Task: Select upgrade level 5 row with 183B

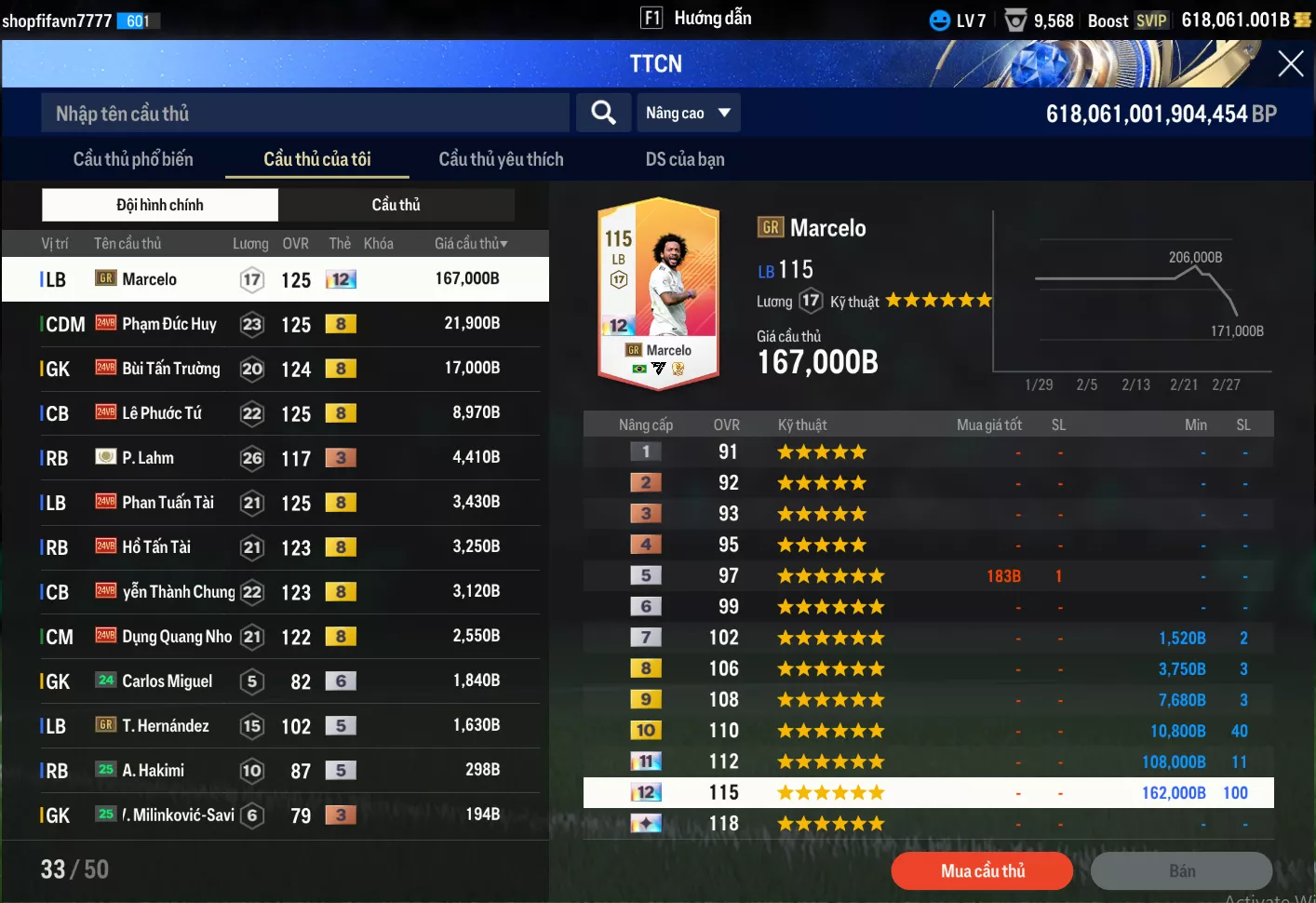Action: pos(928,576)
